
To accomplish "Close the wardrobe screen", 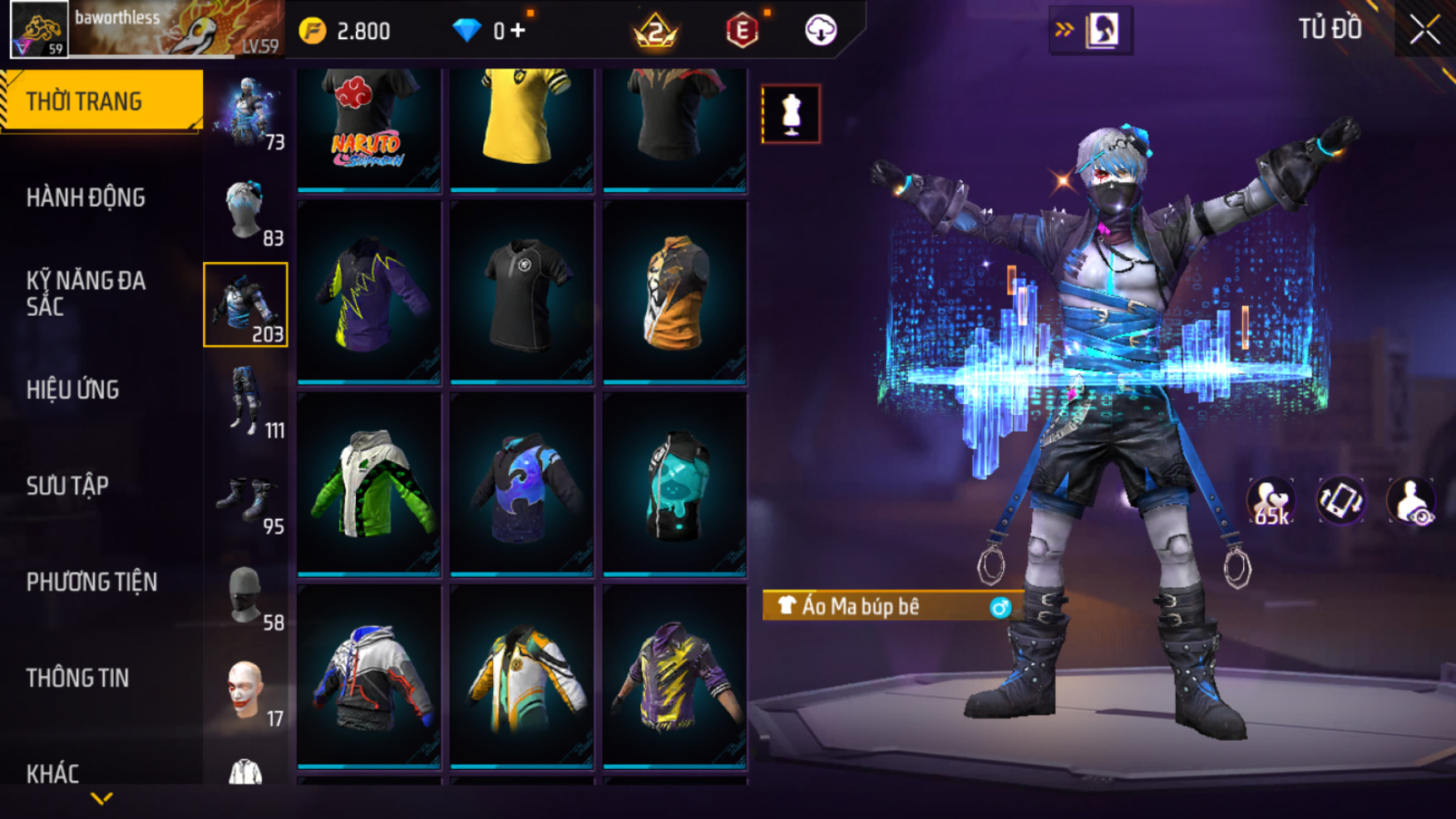I will point(1424,30).
